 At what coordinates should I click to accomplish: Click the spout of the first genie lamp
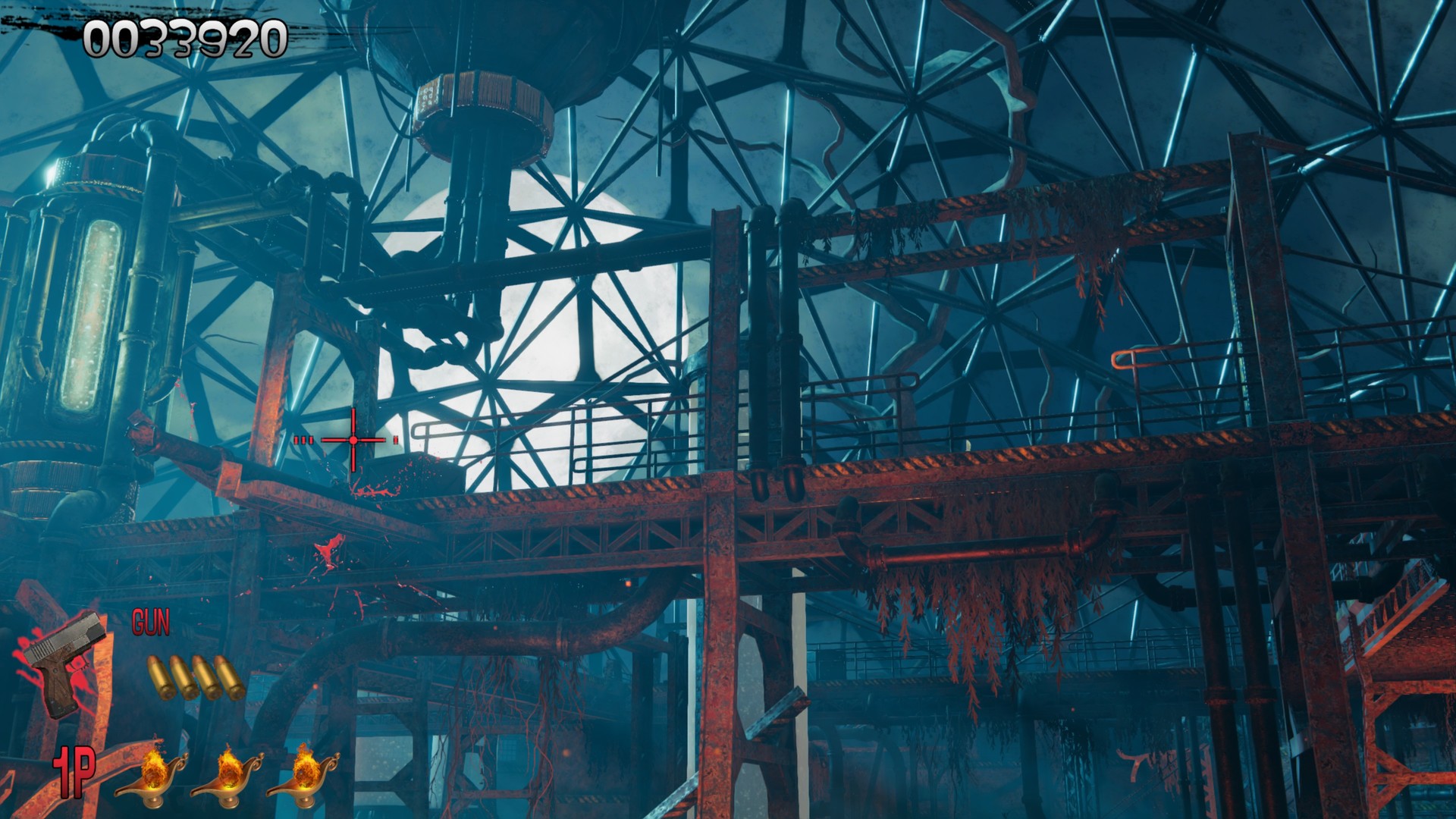click(118, 790)
